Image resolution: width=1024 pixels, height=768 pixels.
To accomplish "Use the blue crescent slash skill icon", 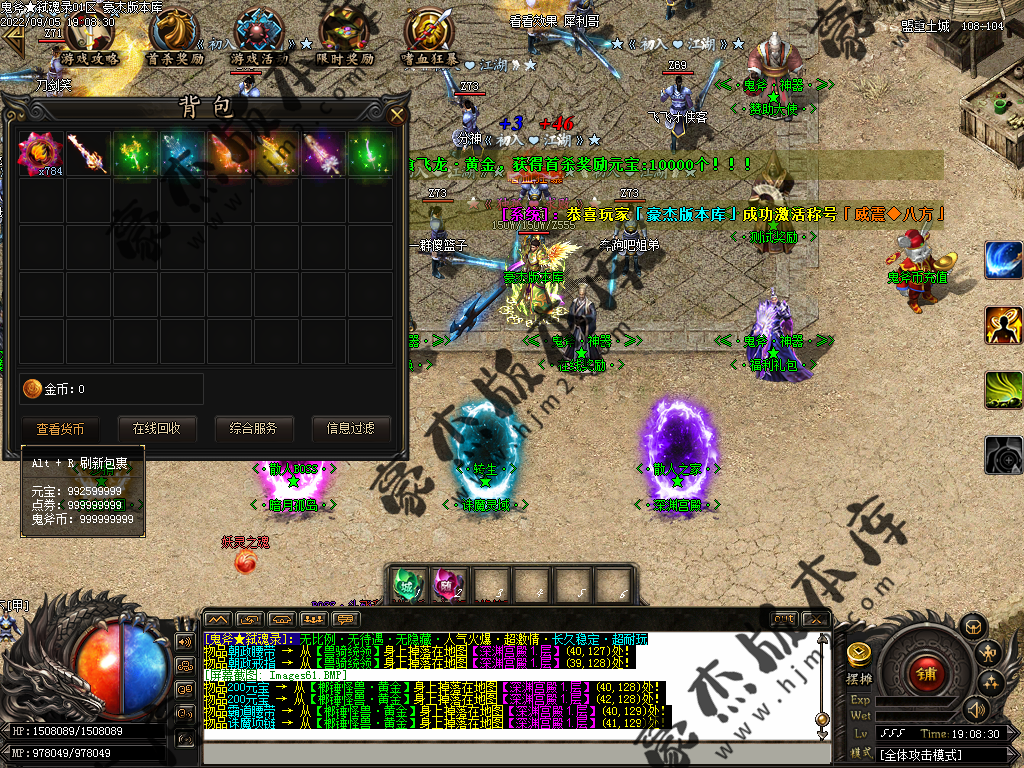I will click(x=1003, y=260).
